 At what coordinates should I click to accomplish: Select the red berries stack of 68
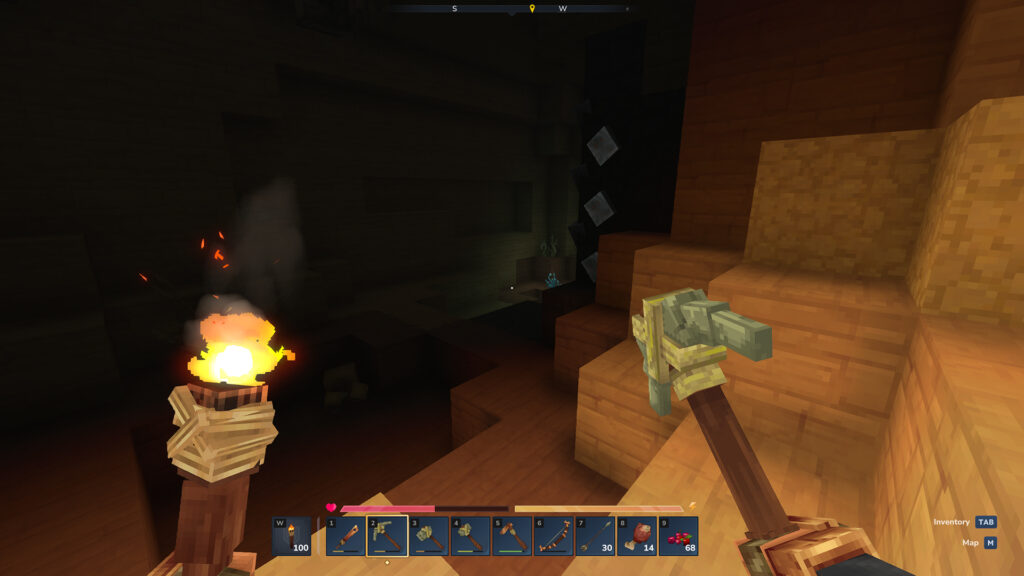(x=678, y=536)
